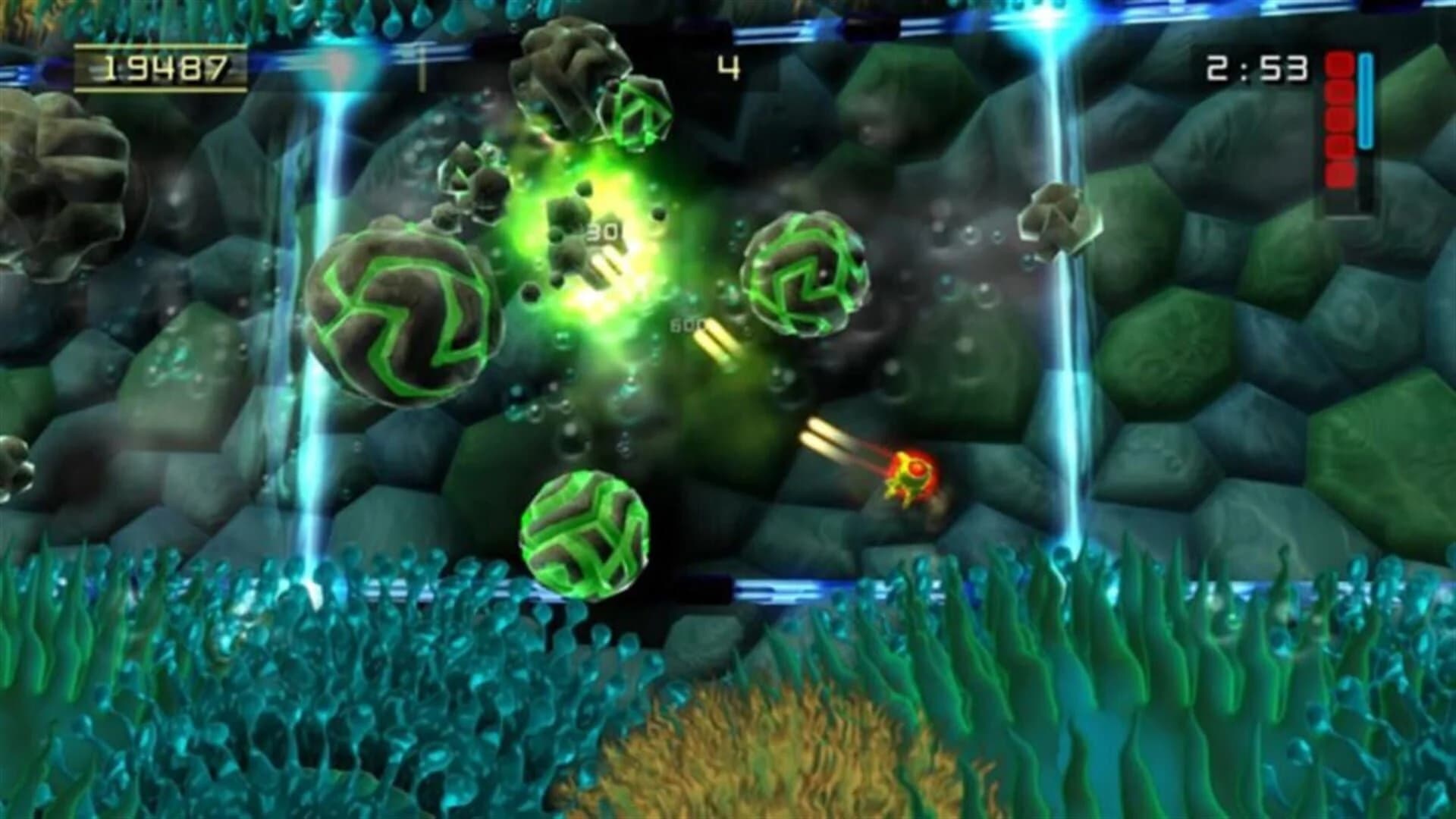
Task: Click the blue vertical energy meter
Action: [1367, 99]
